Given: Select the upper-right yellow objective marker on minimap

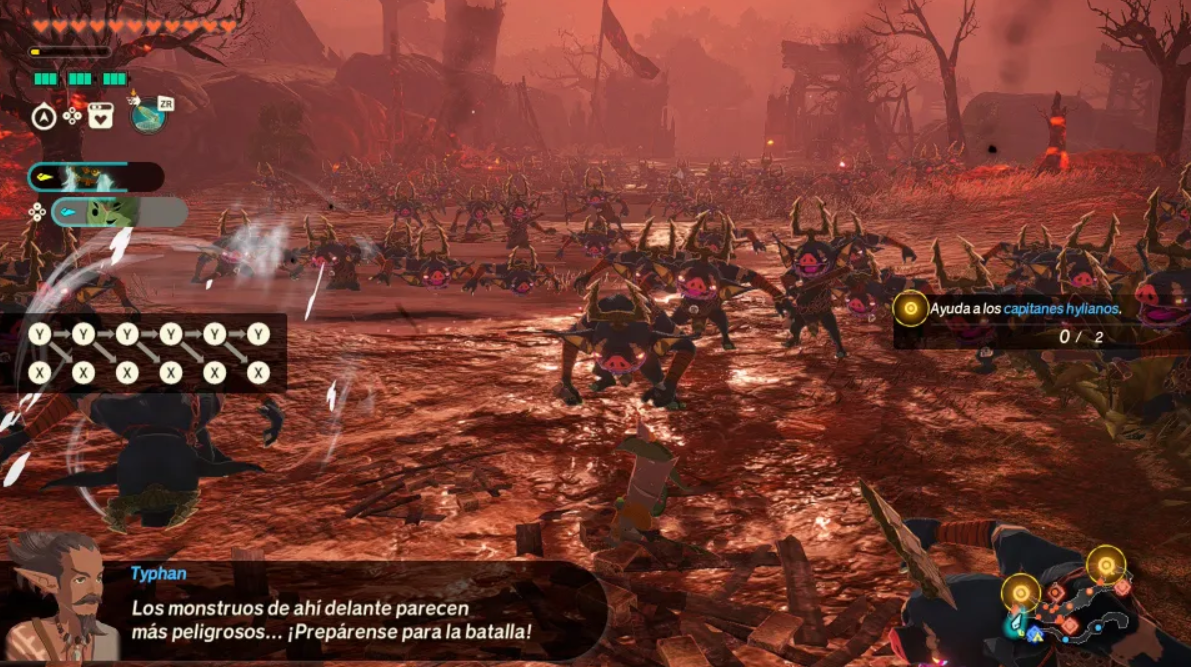Looking at the screenshot, I should click(x=1106, y=565).
